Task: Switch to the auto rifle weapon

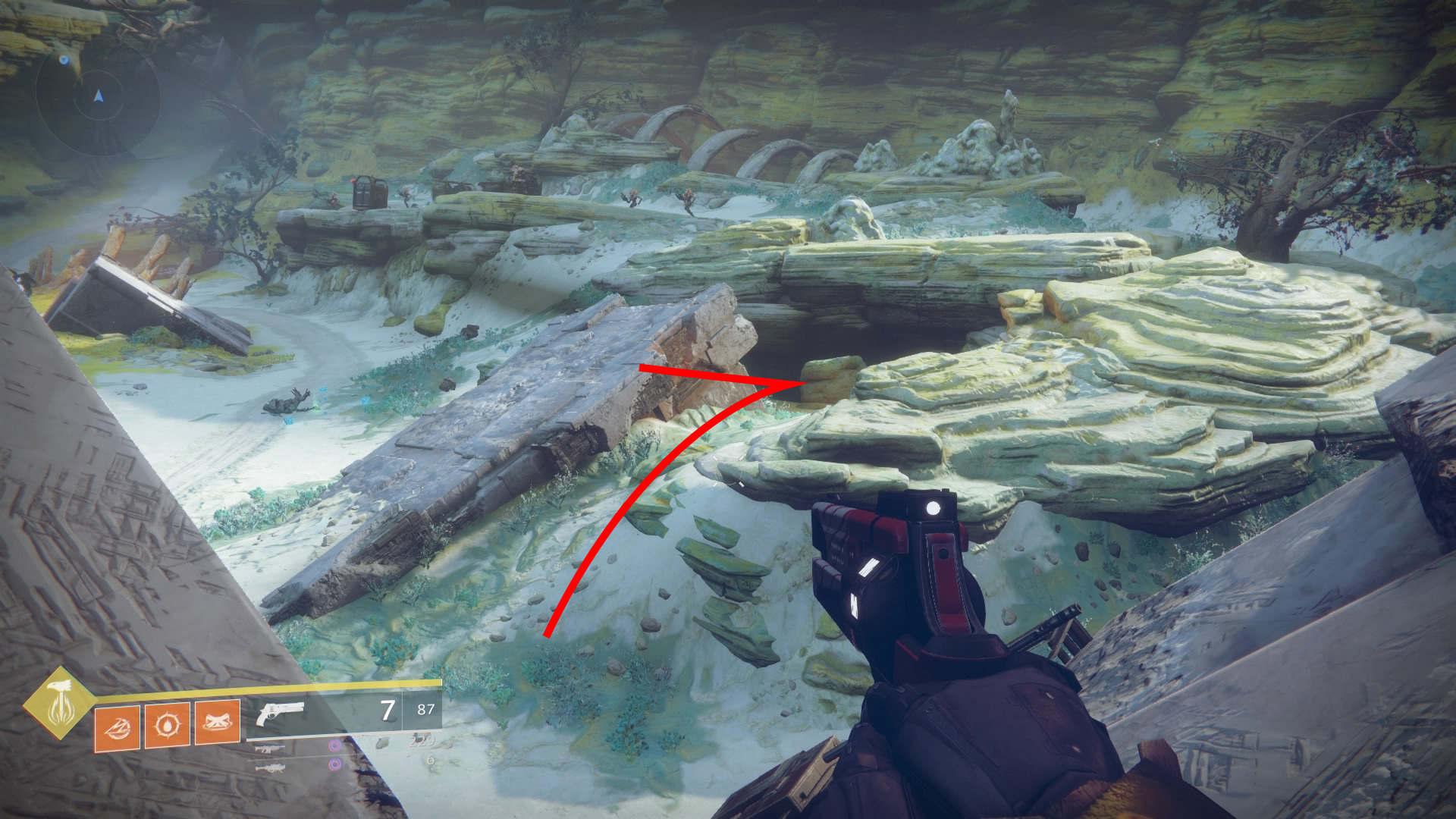Action: pyautogui.click(x=269, y=748)
